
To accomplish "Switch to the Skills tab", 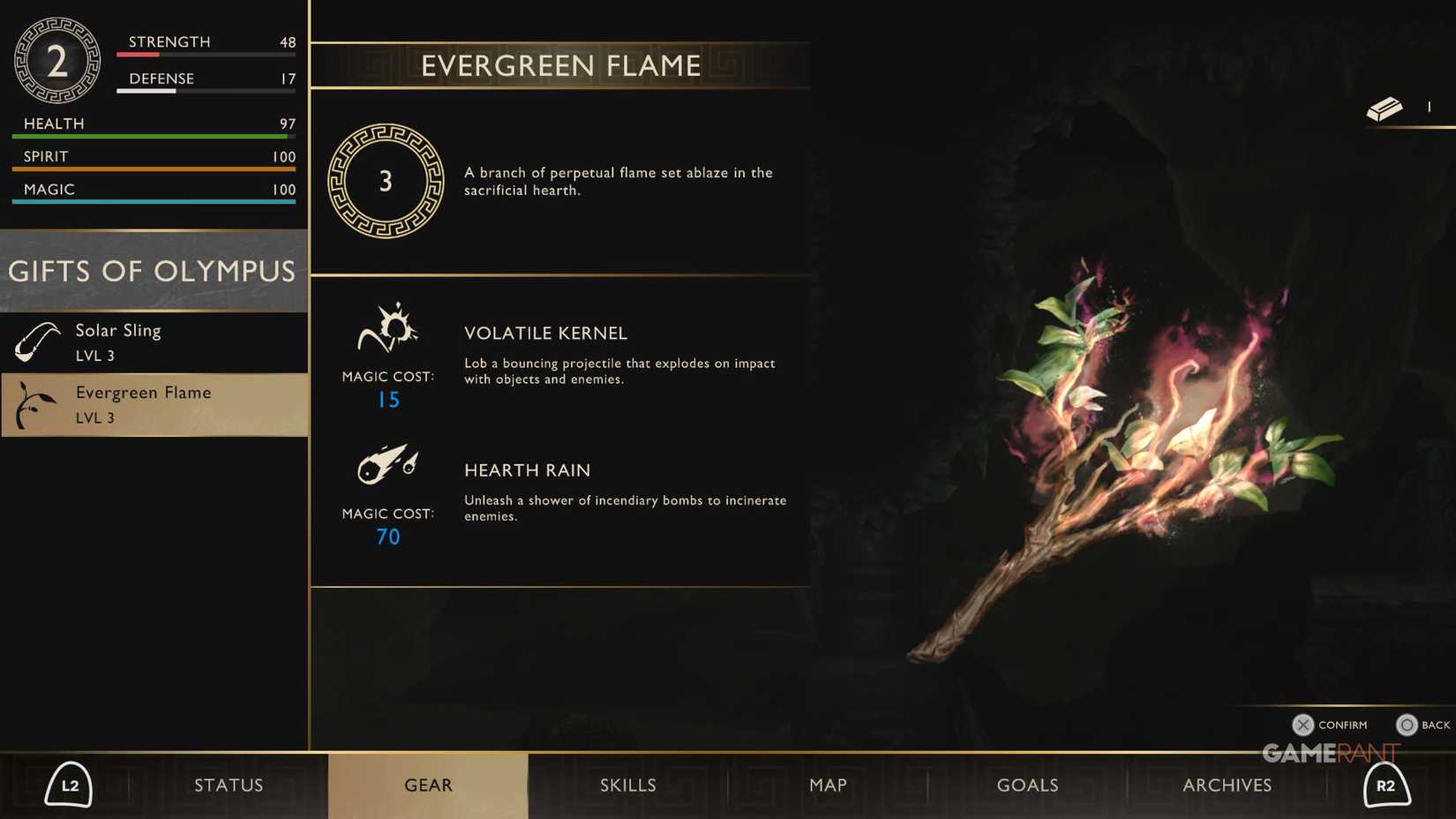I will coord(627,785).
